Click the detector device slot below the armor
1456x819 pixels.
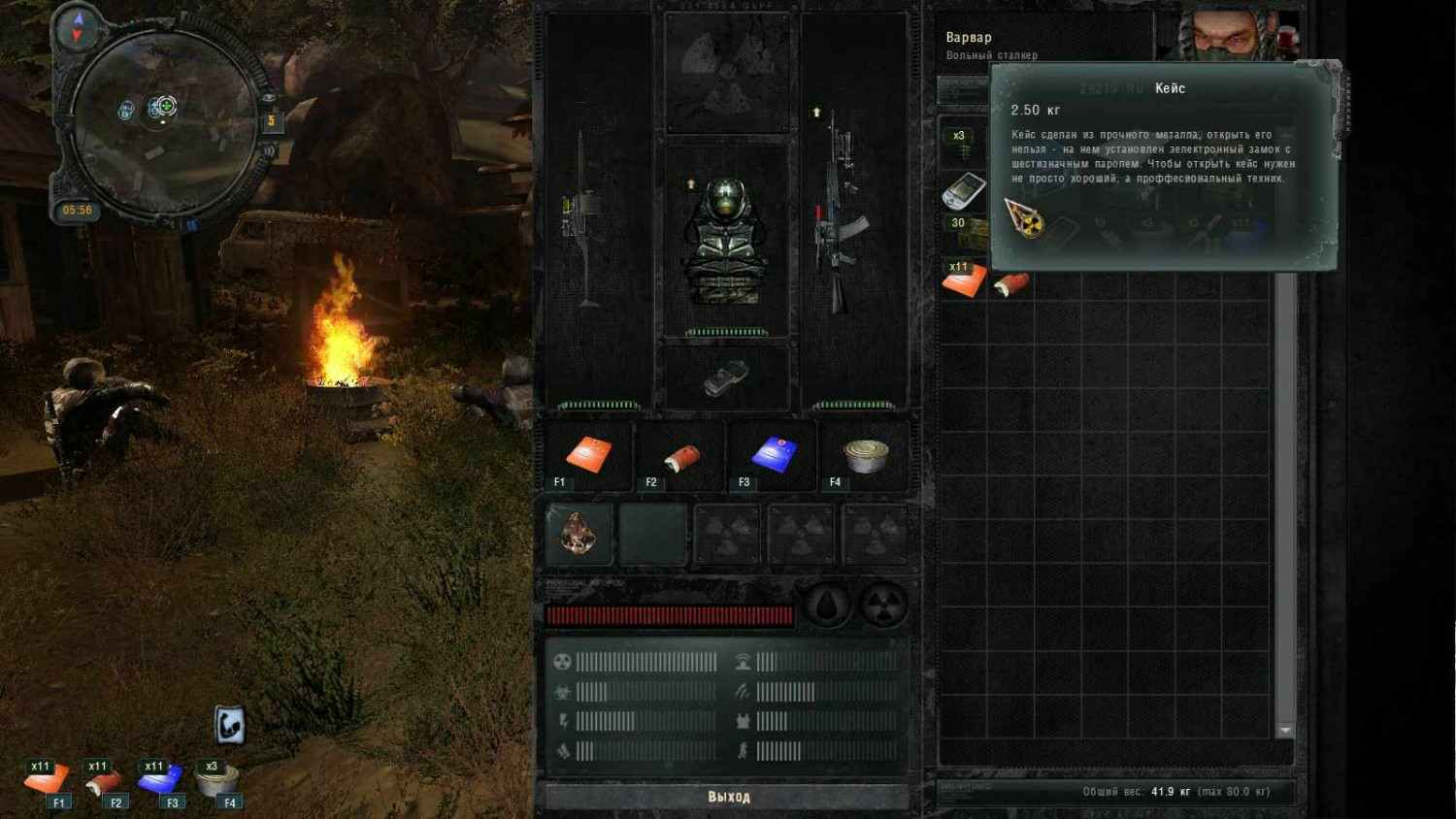tap(726, 377)
